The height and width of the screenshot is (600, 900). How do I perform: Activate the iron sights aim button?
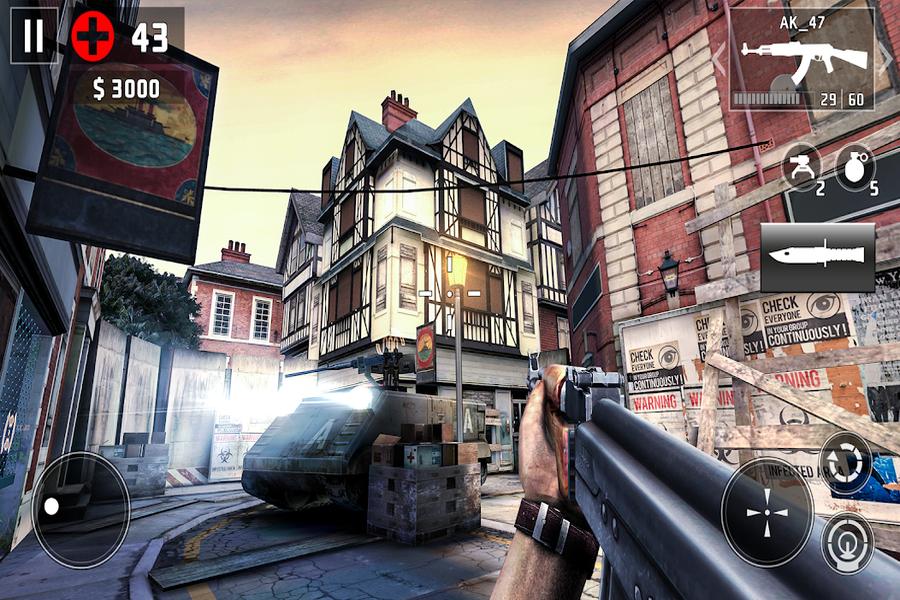click(847, 543)
